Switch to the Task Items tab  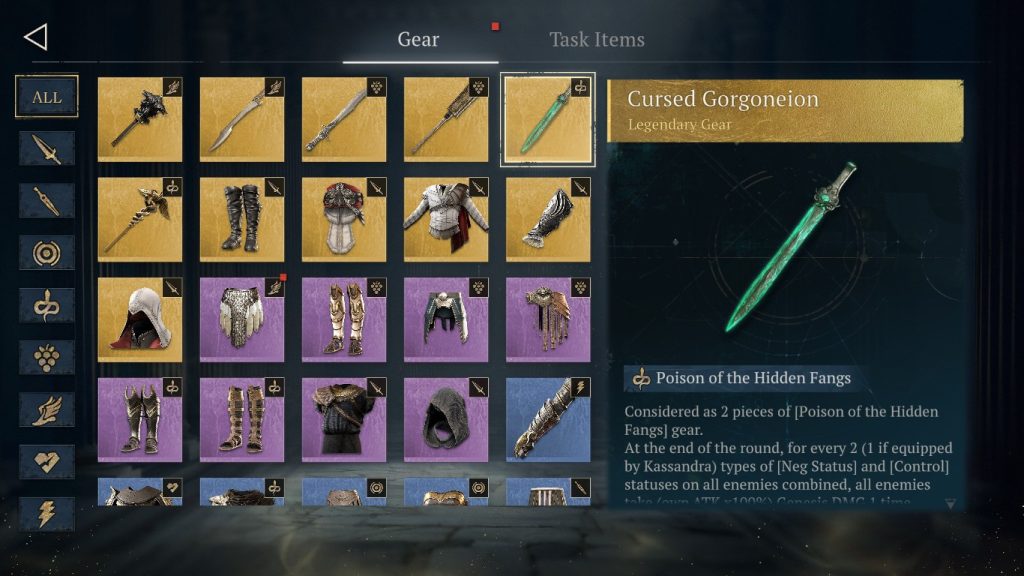coord(596,40)
